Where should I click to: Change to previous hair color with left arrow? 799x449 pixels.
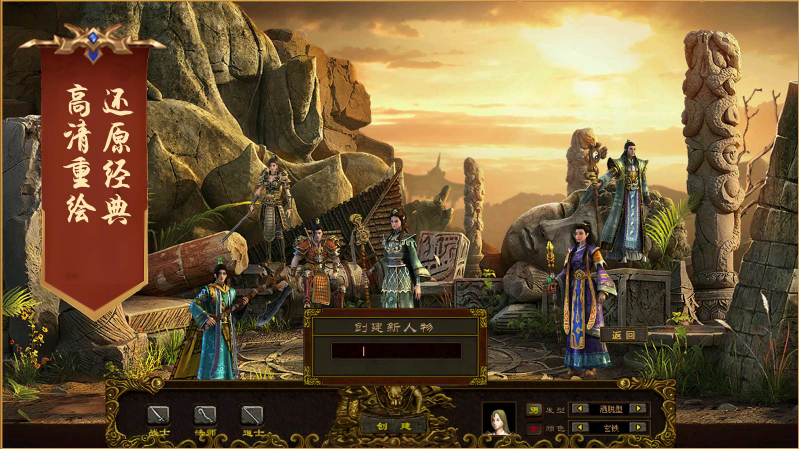[579, 428]
